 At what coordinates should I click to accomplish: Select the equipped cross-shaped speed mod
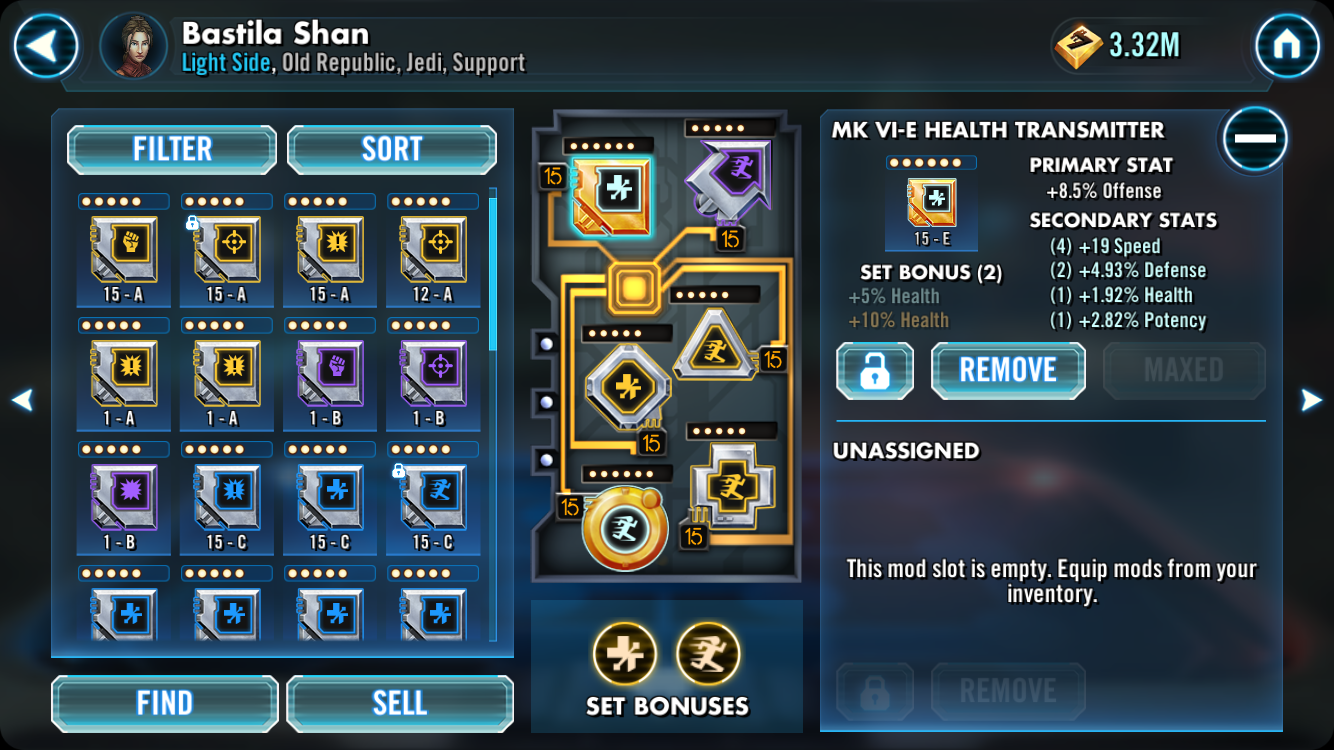pos(733,486)
